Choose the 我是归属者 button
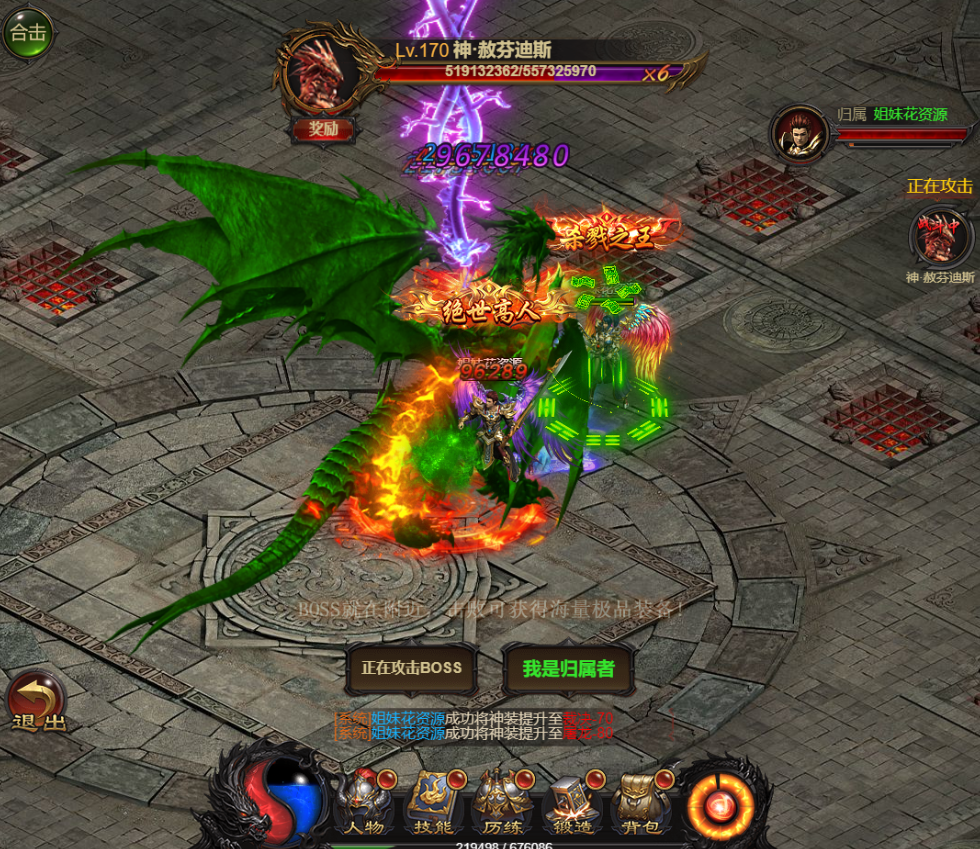980x849 pixels. [568, 668]
